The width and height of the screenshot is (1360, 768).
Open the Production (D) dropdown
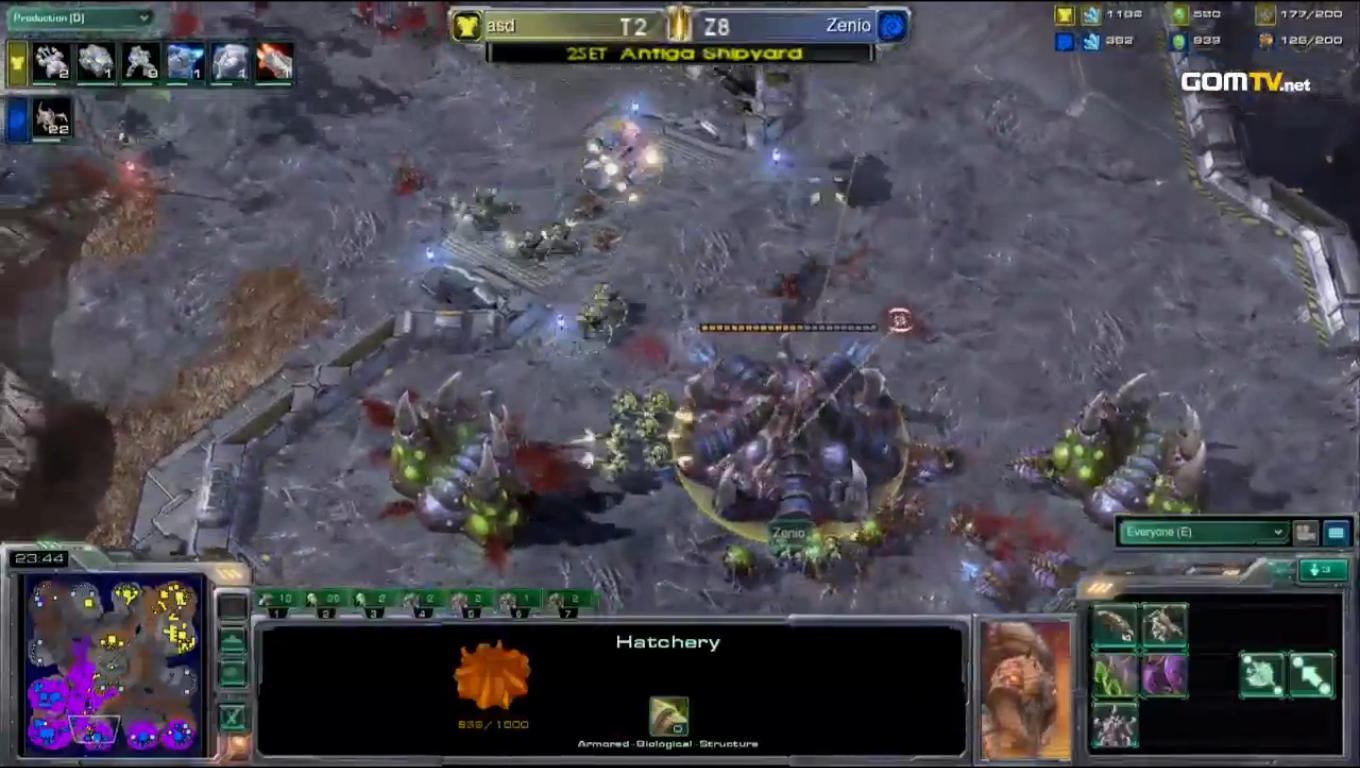pyautogui.click(x=80, y=18)
